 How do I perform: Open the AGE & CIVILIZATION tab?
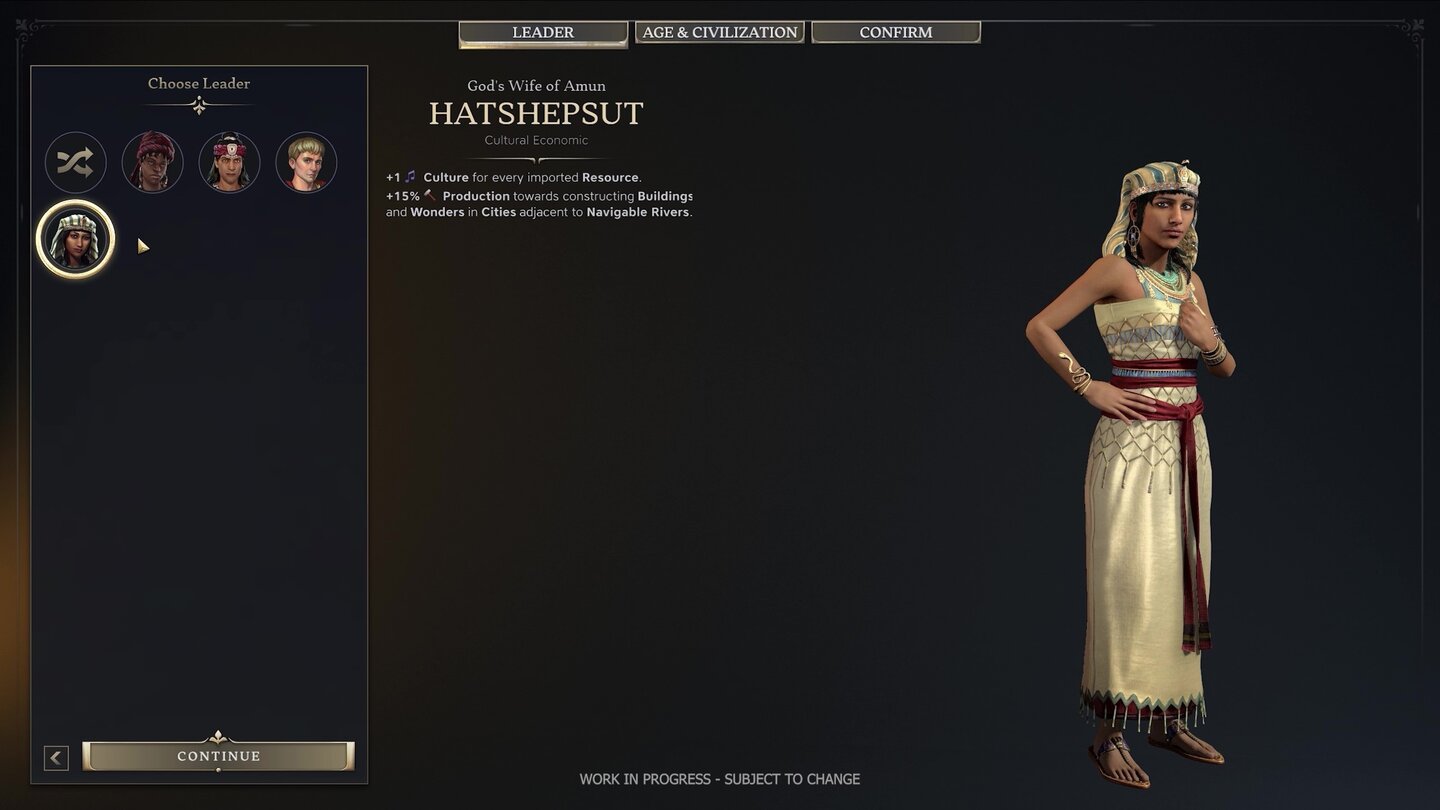point(719,31)
